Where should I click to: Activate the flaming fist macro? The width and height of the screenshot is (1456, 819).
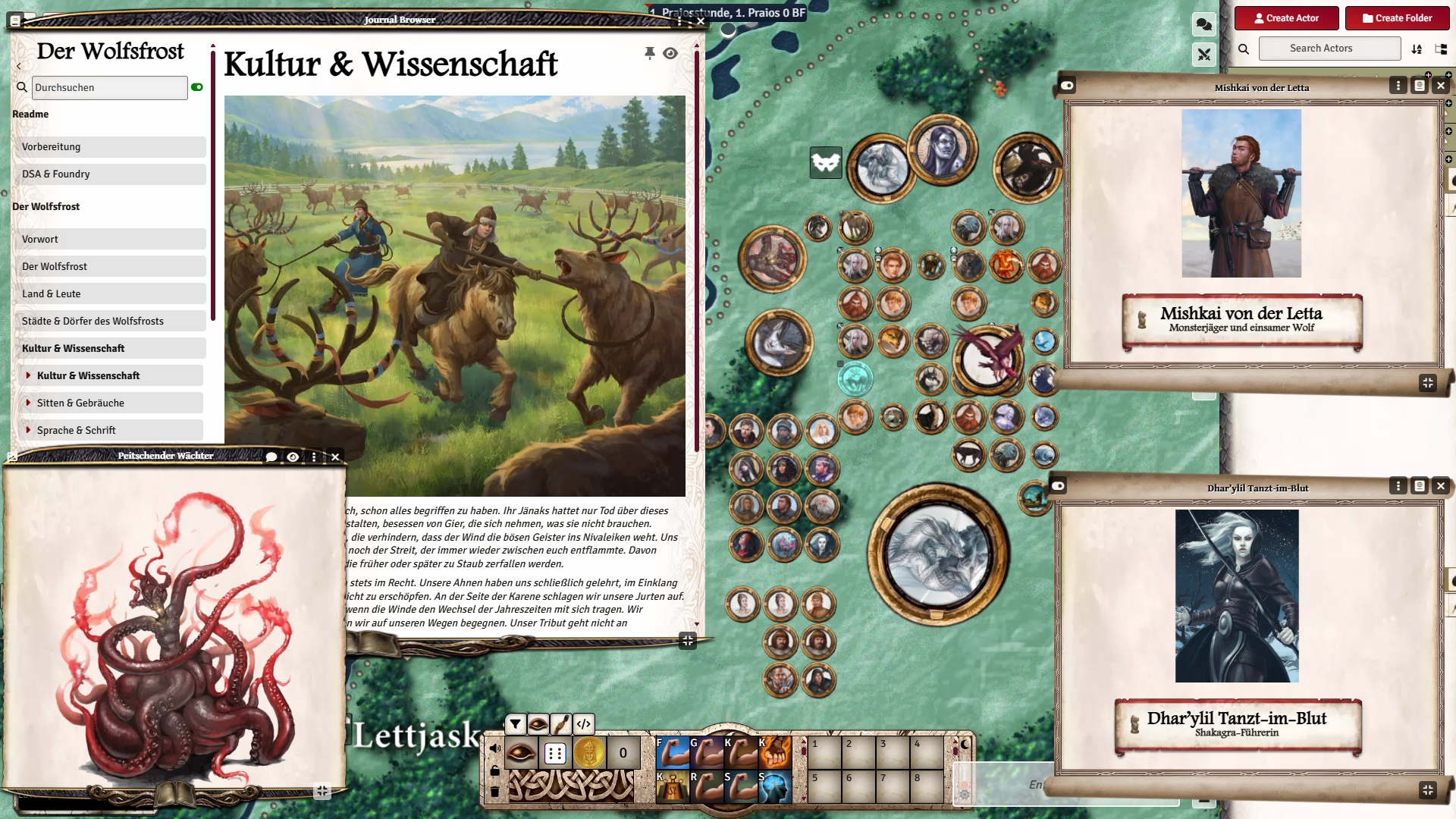775,752
